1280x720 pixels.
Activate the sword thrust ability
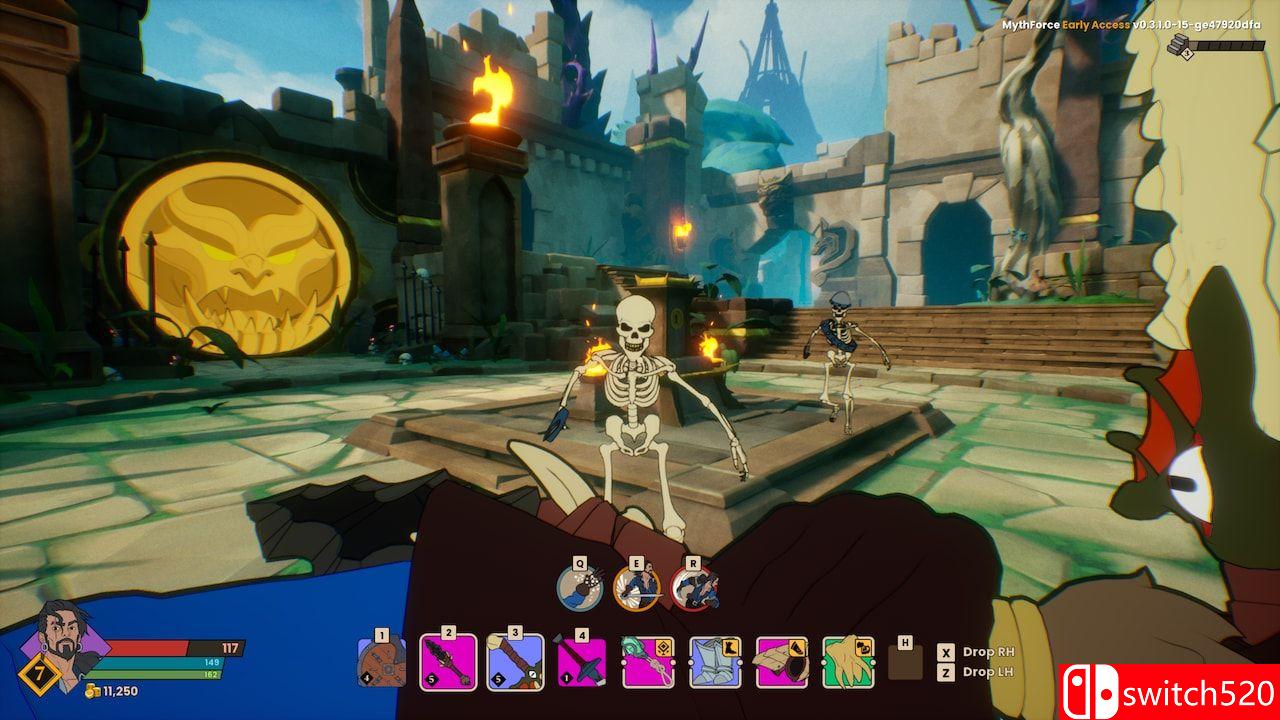click(636, 588)
